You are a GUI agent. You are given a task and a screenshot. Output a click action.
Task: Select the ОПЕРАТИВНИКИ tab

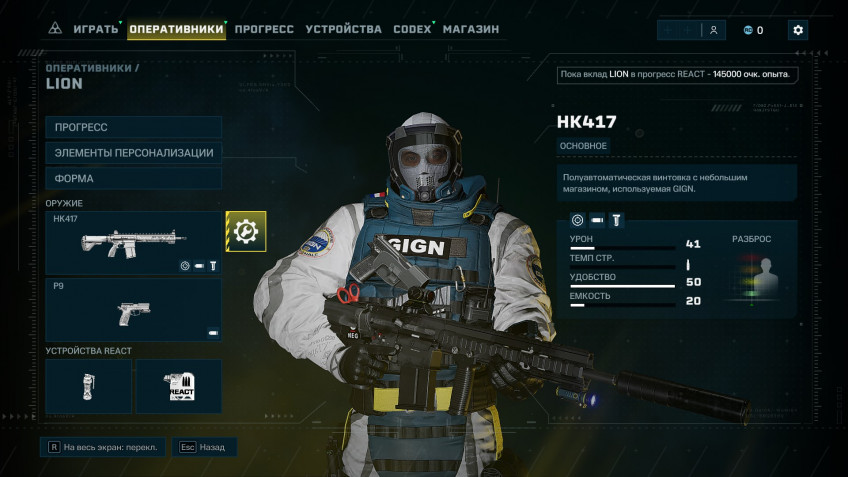[176, 29]
